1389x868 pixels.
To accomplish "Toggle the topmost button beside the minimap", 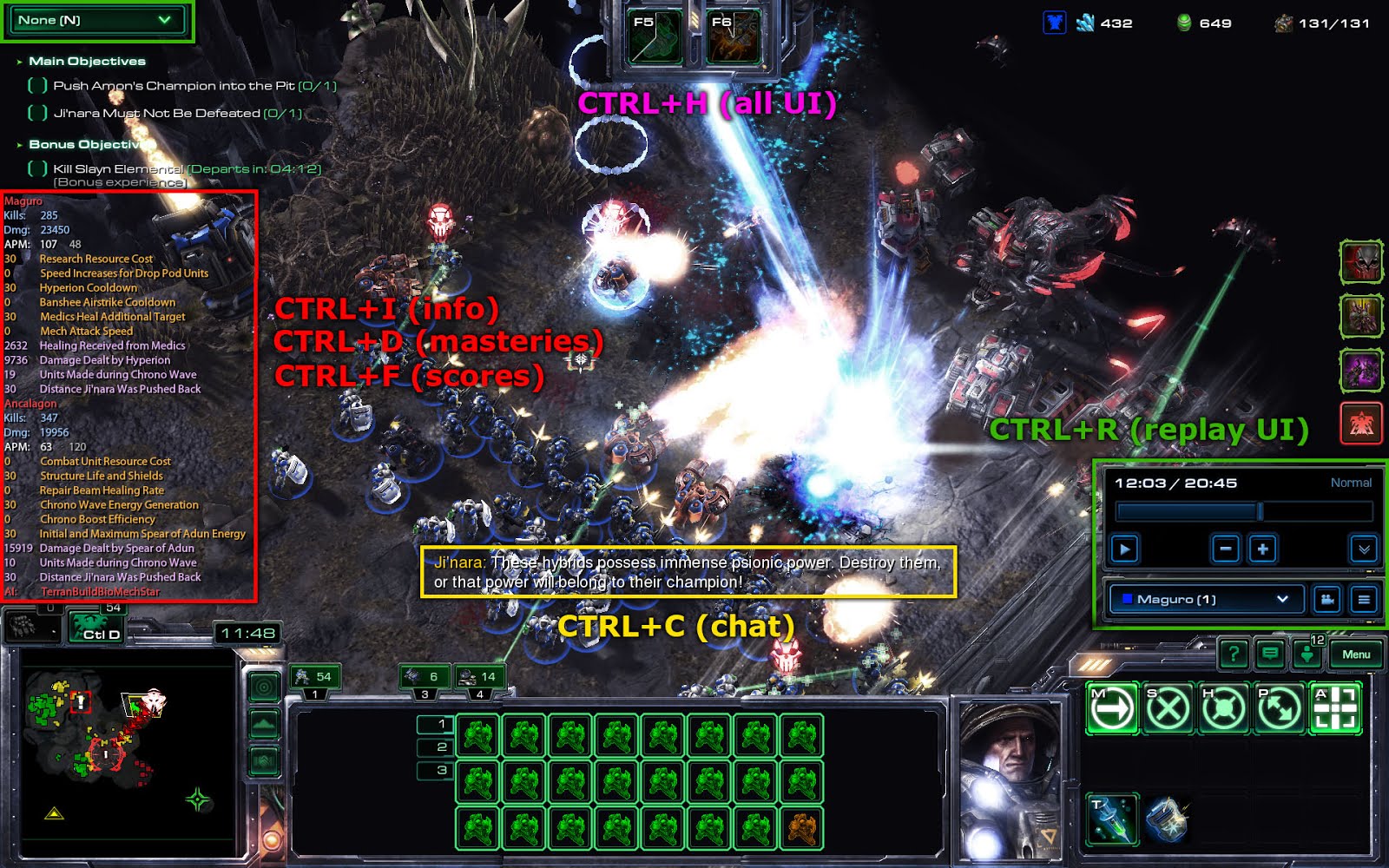I will click(x=262, y=686).
